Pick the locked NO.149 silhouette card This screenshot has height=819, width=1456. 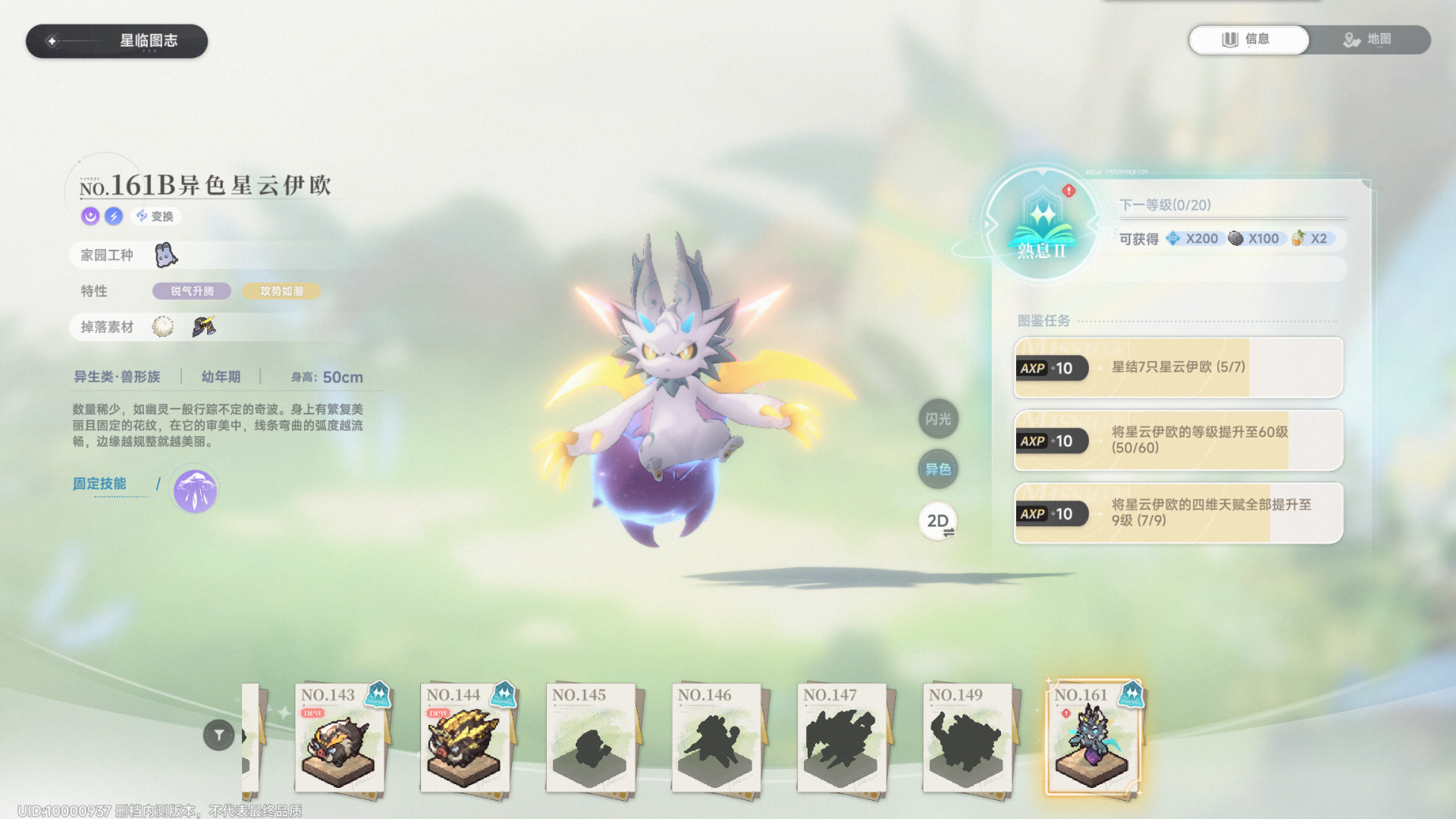pos(967,739)
